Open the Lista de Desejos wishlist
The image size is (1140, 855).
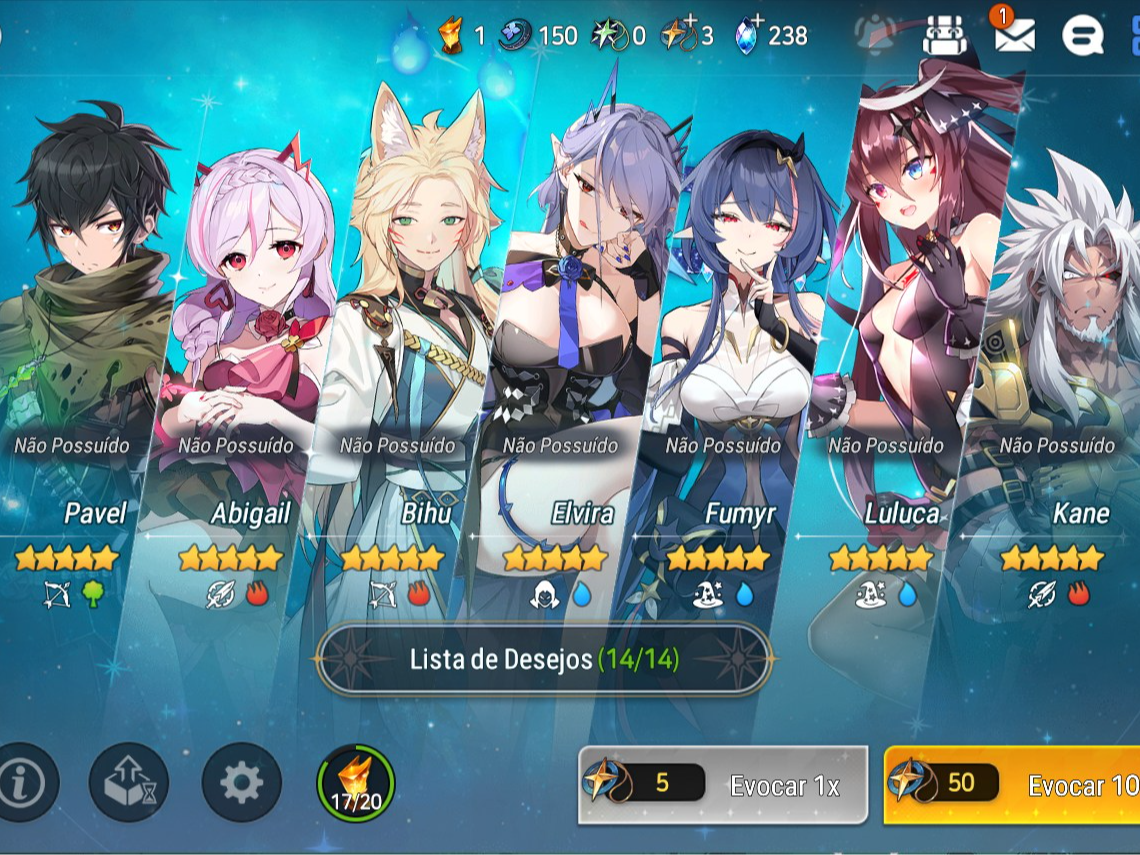click(543, 659)
